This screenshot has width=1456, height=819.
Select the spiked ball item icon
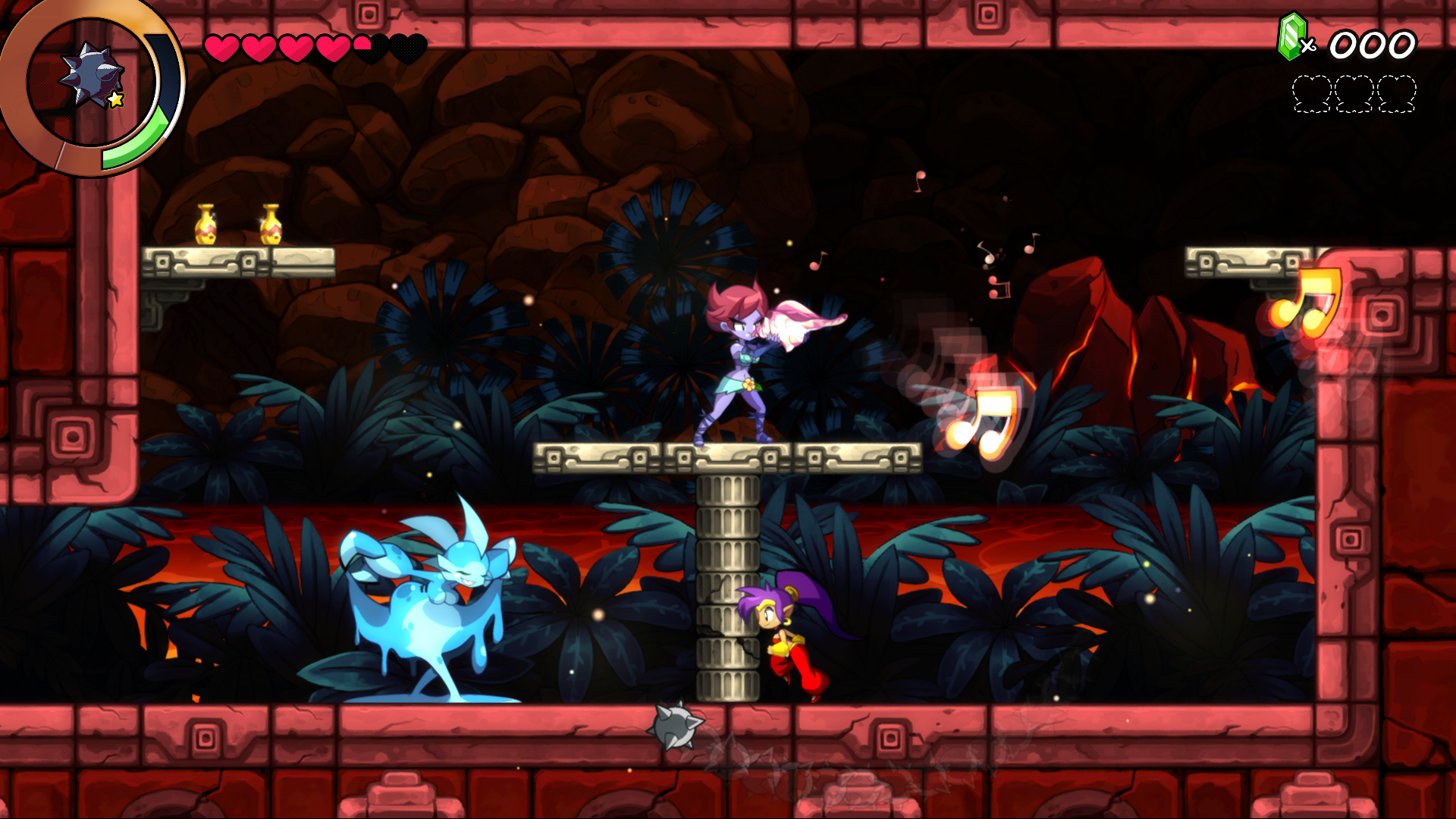click(93, 77)
